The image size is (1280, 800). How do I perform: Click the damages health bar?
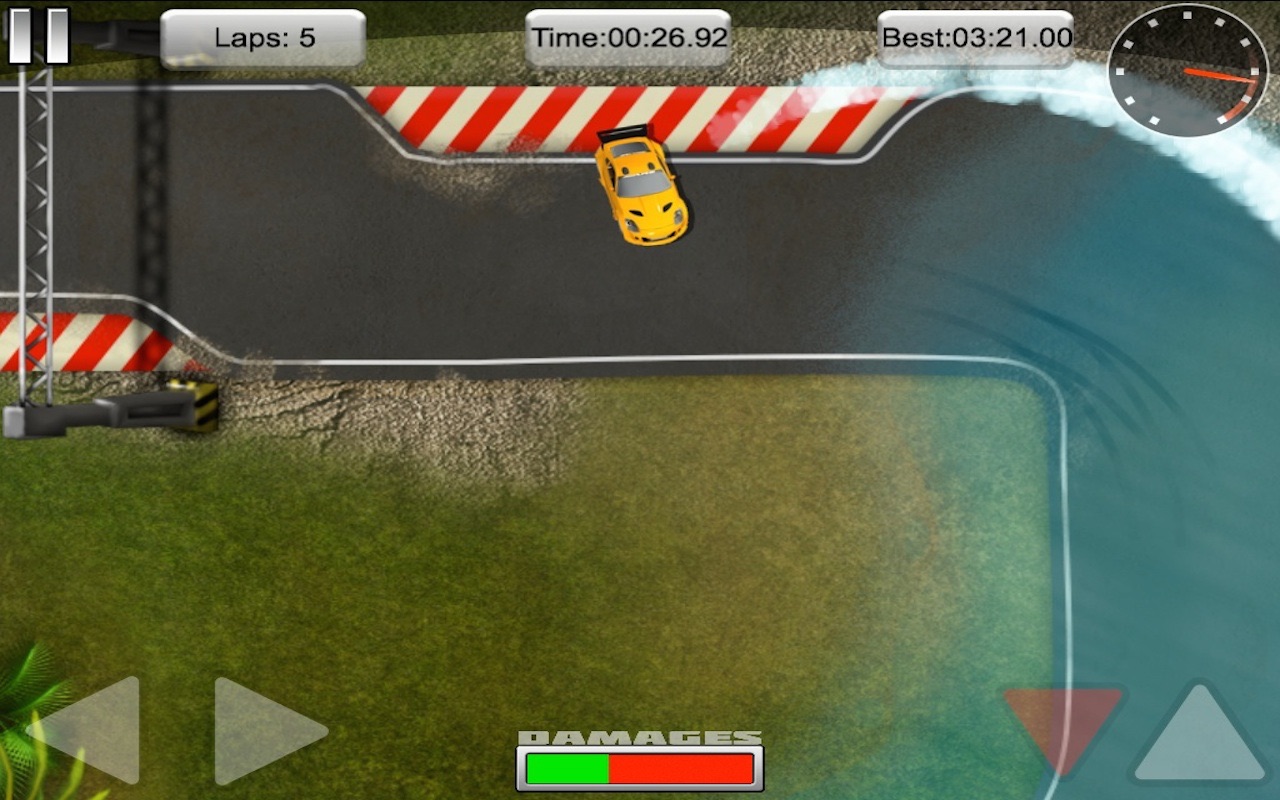point(638,770)
